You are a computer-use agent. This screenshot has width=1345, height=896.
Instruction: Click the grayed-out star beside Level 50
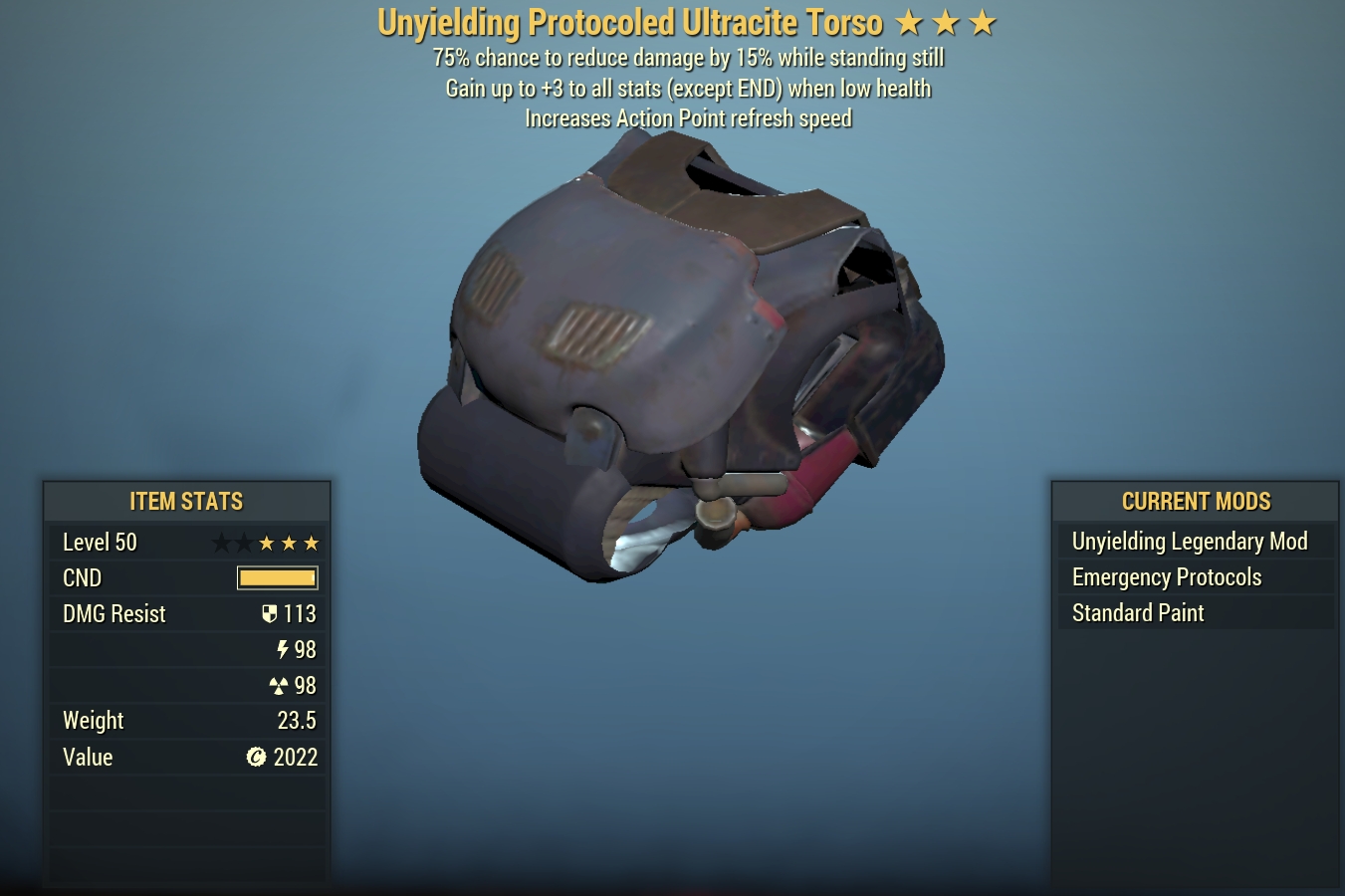[220, 543]
